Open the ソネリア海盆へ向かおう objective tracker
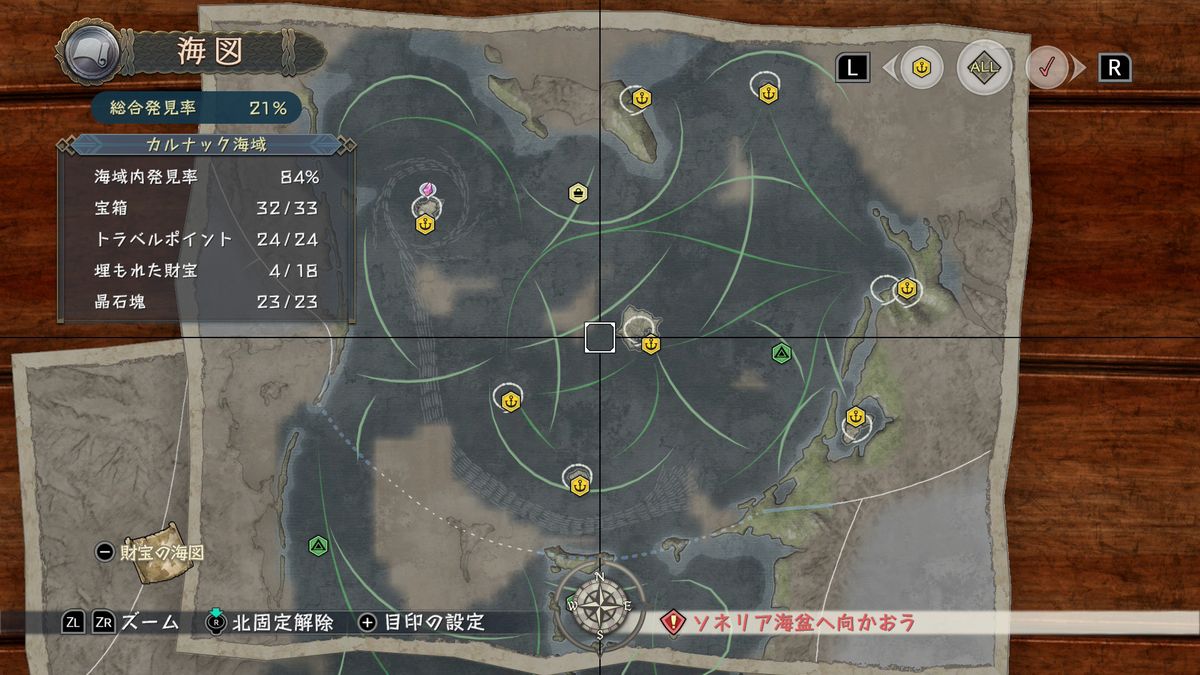1200x675 pixels. (x=792, y=623)
